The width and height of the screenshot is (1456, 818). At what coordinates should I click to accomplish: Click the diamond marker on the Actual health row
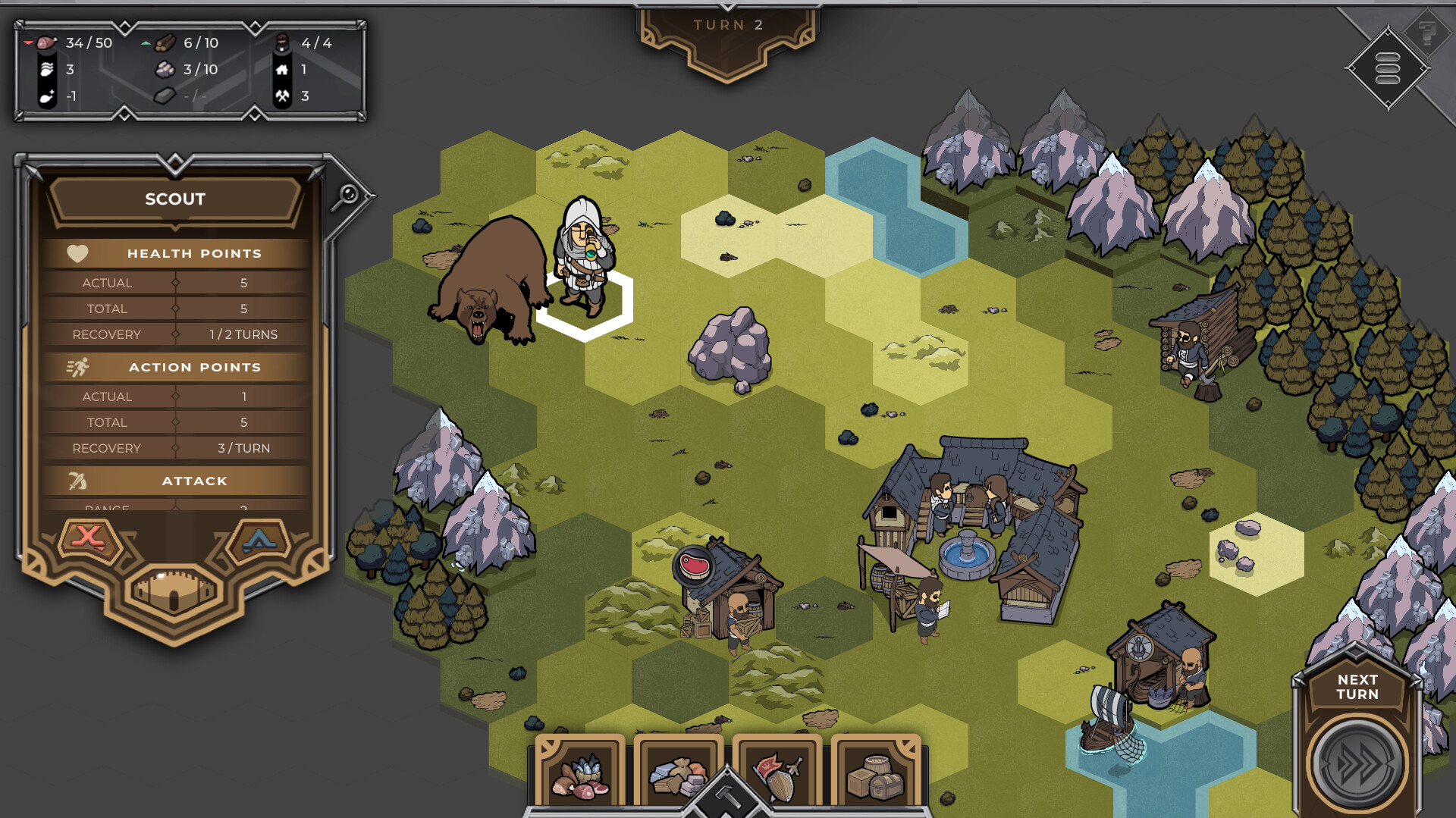(x=176, y=282)
